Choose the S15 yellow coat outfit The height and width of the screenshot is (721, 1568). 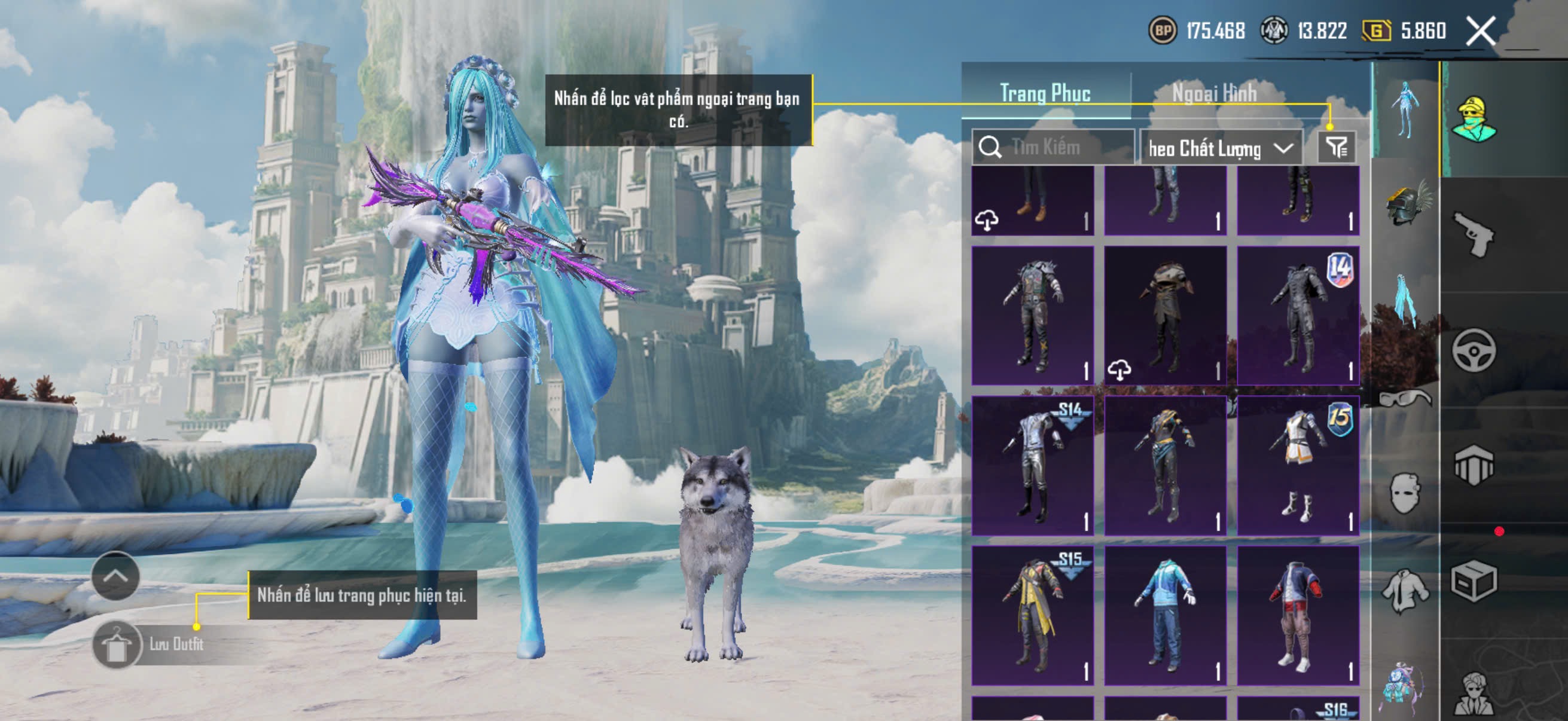[1032, 615]
